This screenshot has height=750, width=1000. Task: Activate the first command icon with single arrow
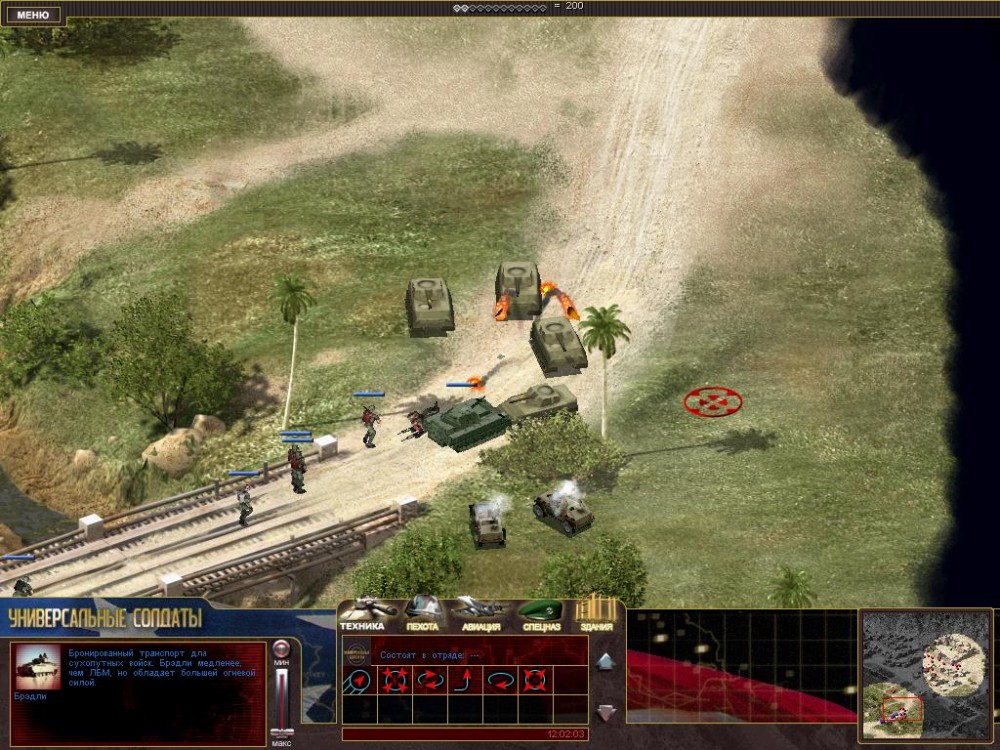359,681
